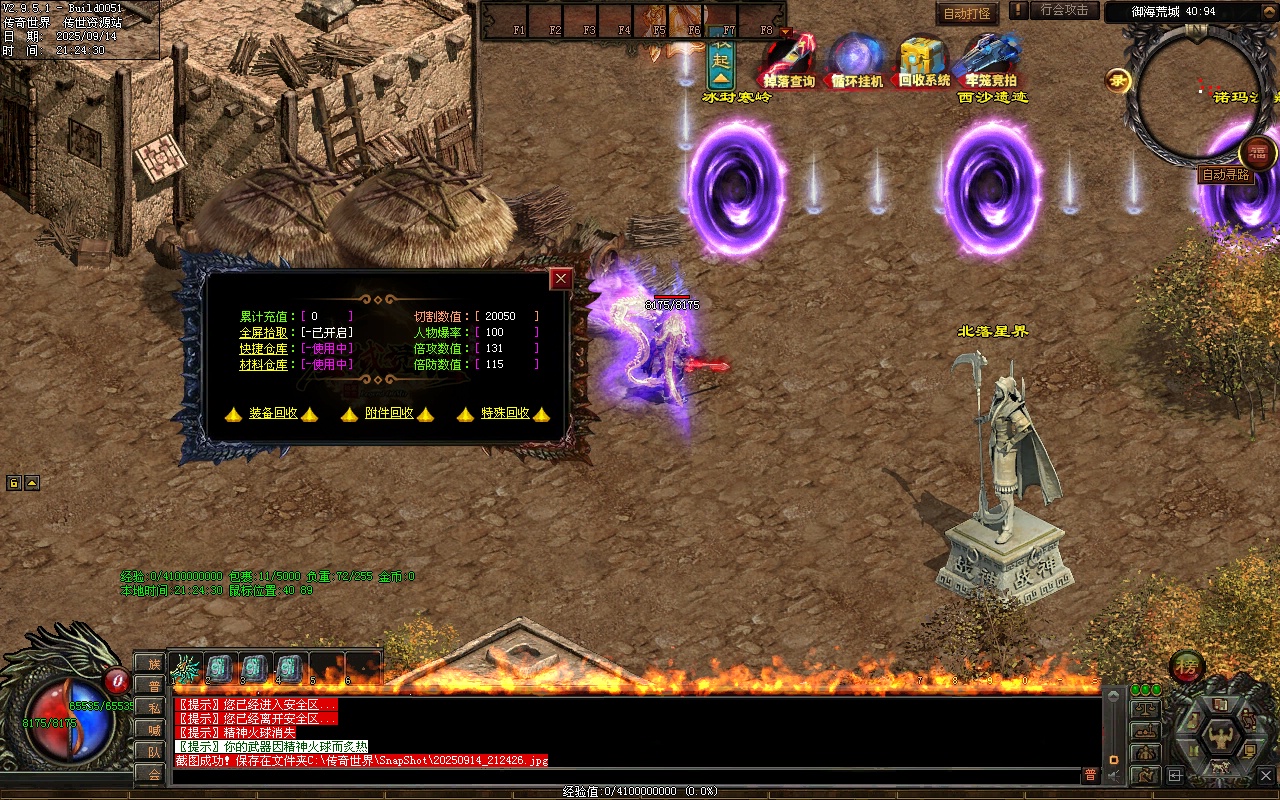Open the 快捷仓库 quick warehouse
Viewport: 1280px width, 800px height.
click(x=264, y=348)
